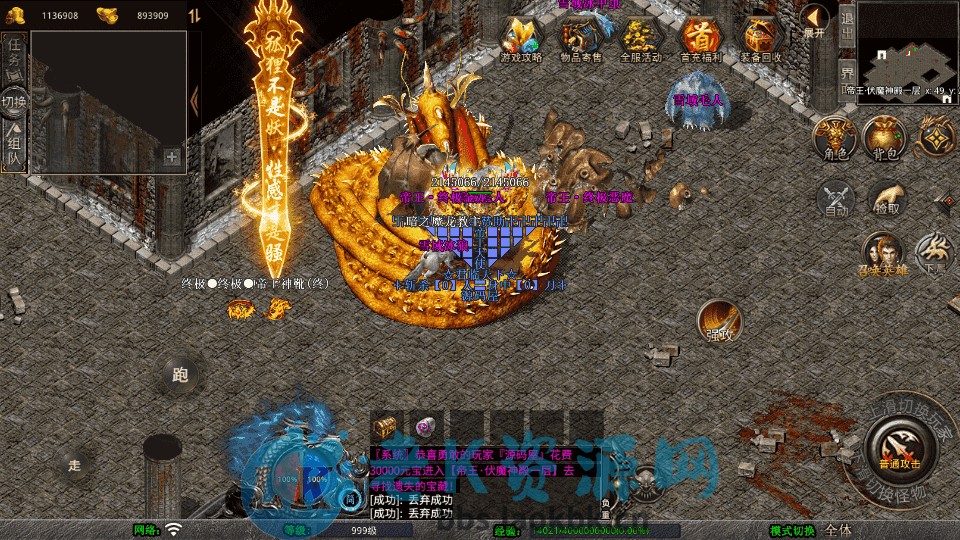Click the 切换 switch round button
Screen dimensions: 960x540
click(x=14, y=102)
